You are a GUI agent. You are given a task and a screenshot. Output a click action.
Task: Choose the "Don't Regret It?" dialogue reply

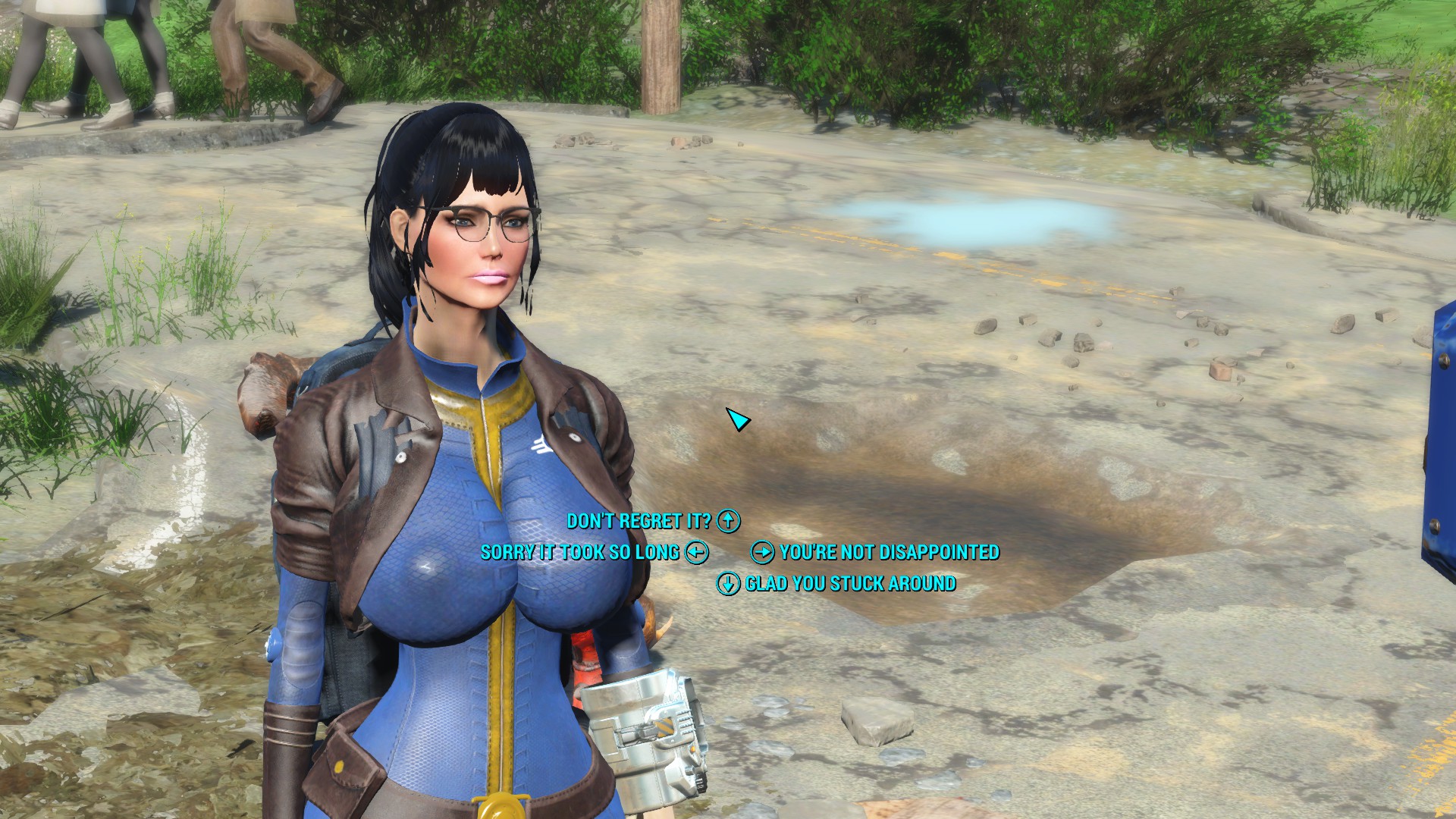point(639,521)
